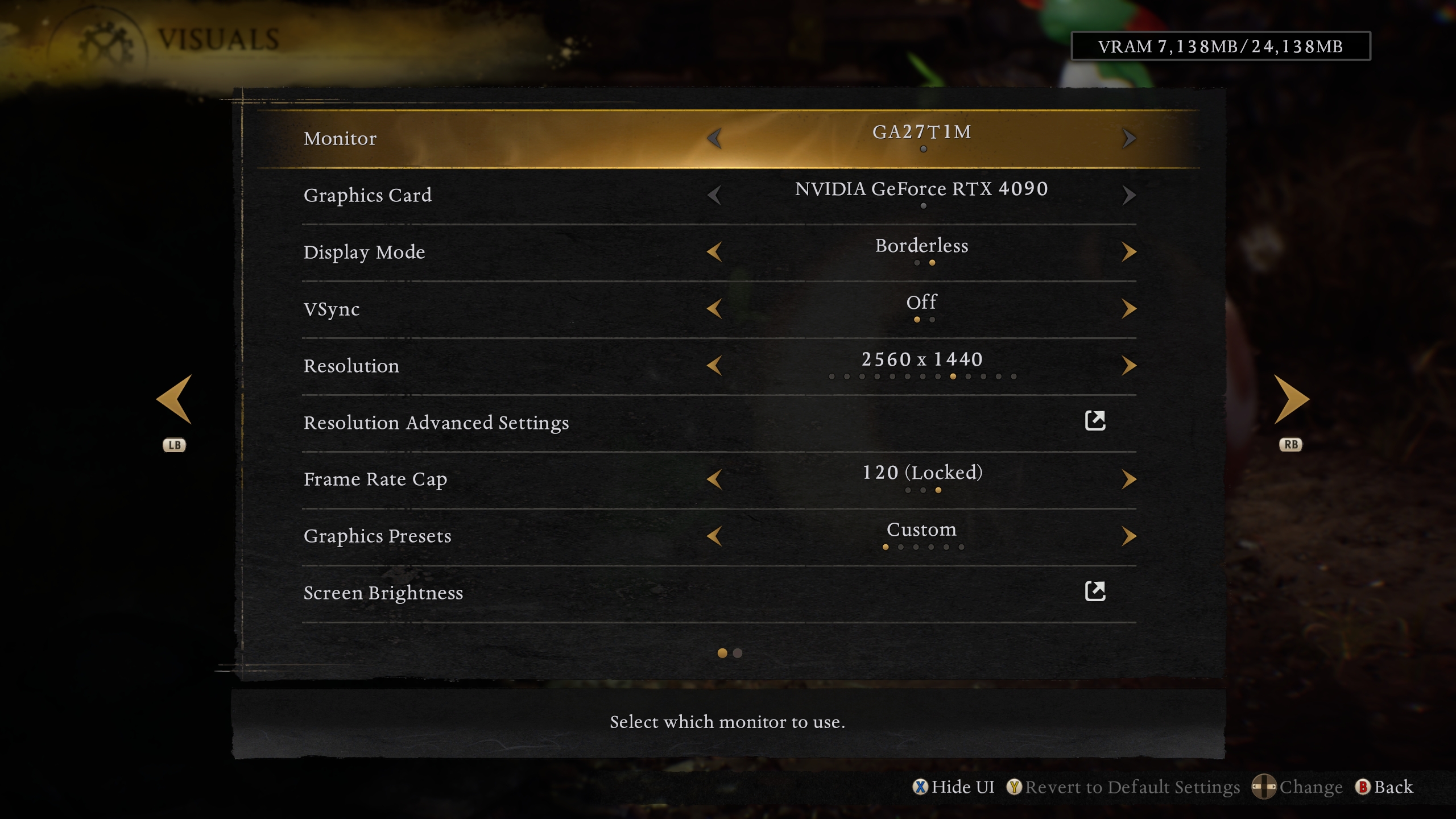Click Revert to Default Settings
This screenshot has width=1456, height=819.
pos(1132,787)
